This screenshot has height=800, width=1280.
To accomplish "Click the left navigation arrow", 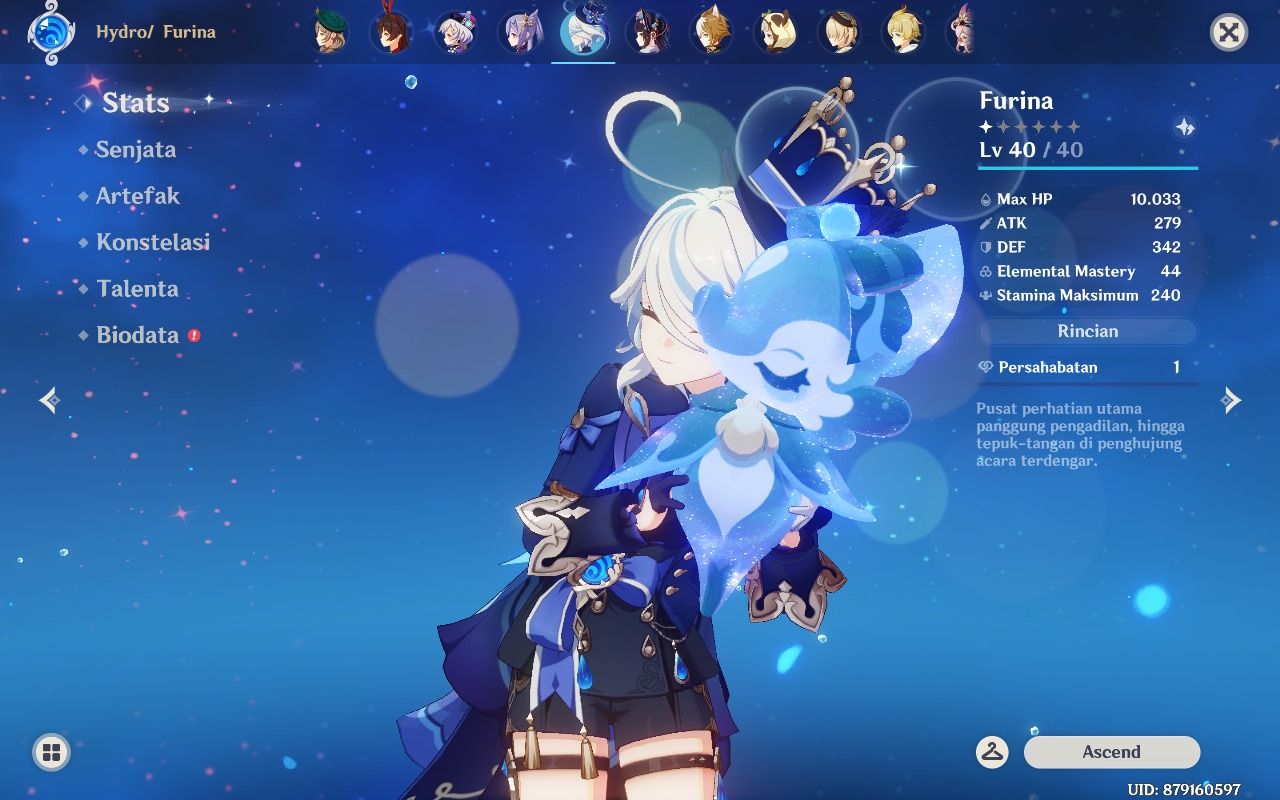I will click(47, 400).
